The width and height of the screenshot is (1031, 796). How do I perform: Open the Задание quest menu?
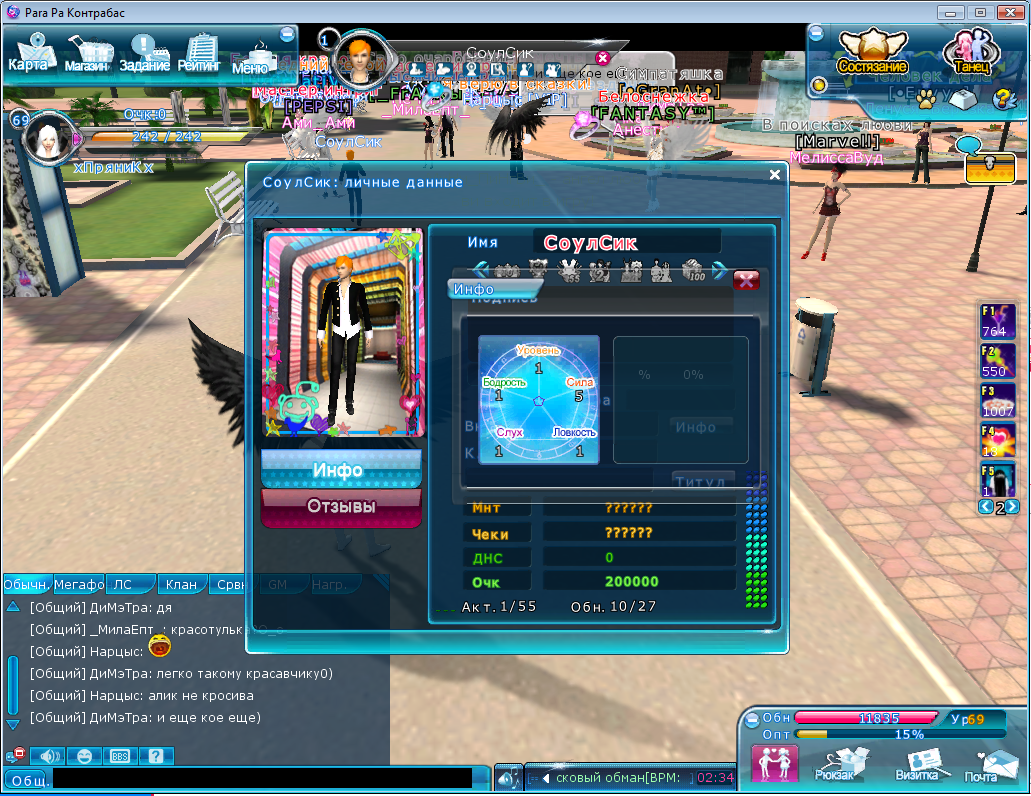(x=144, y=54)
